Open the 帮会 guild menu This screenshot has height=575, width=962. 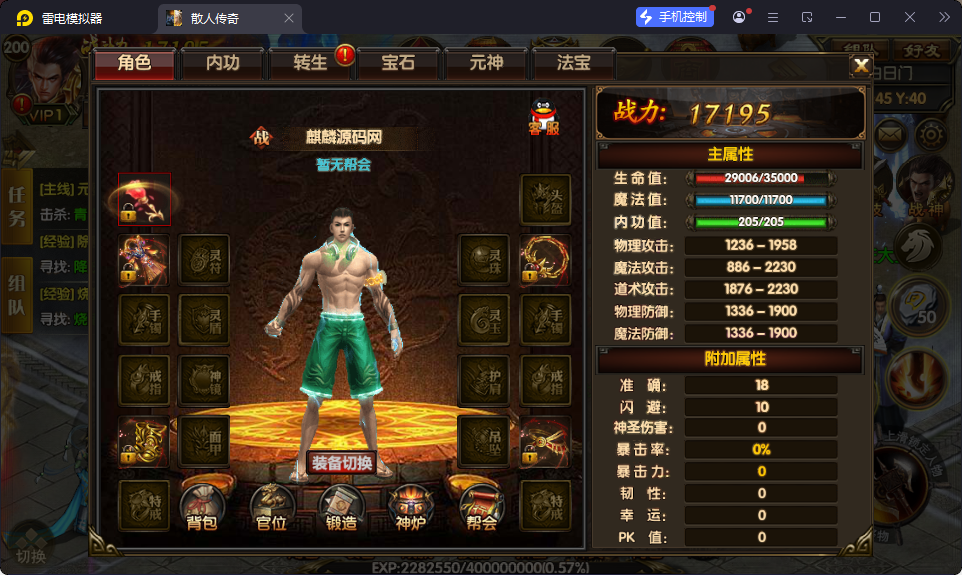click(481, 506)
